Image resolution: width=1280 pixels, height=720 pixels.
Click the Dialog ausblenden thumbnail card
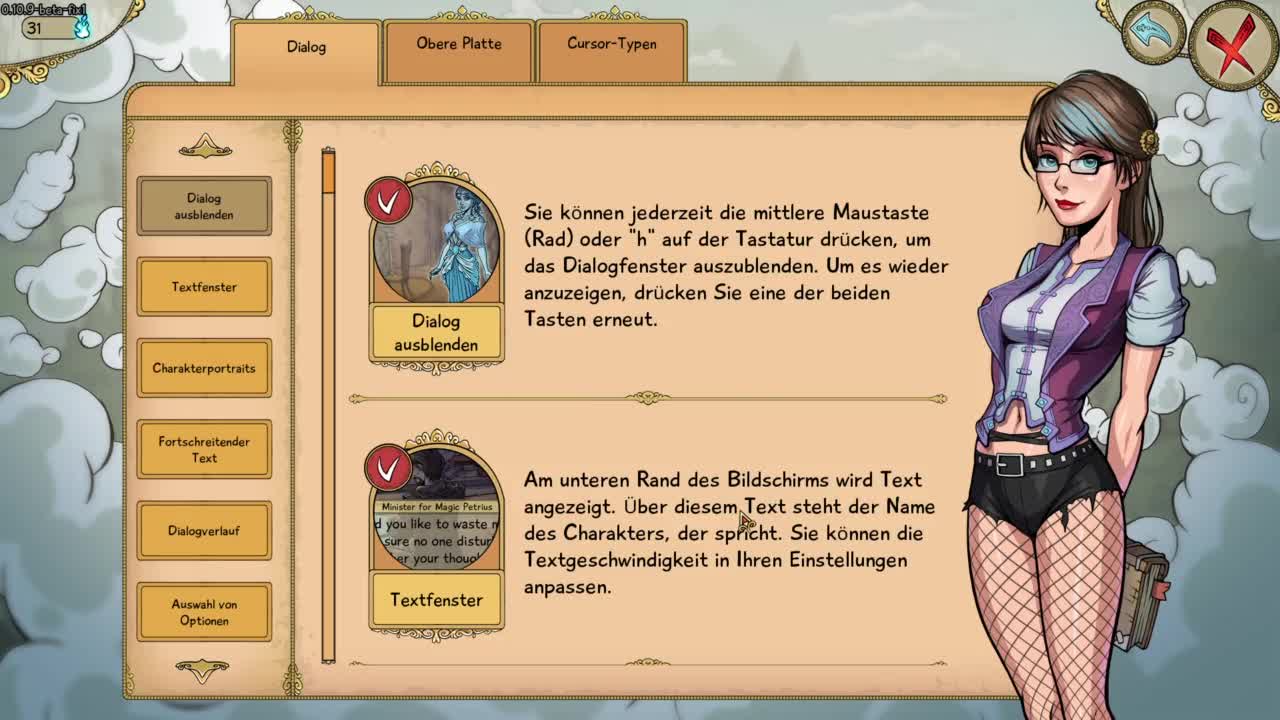[x=437, y=268]
